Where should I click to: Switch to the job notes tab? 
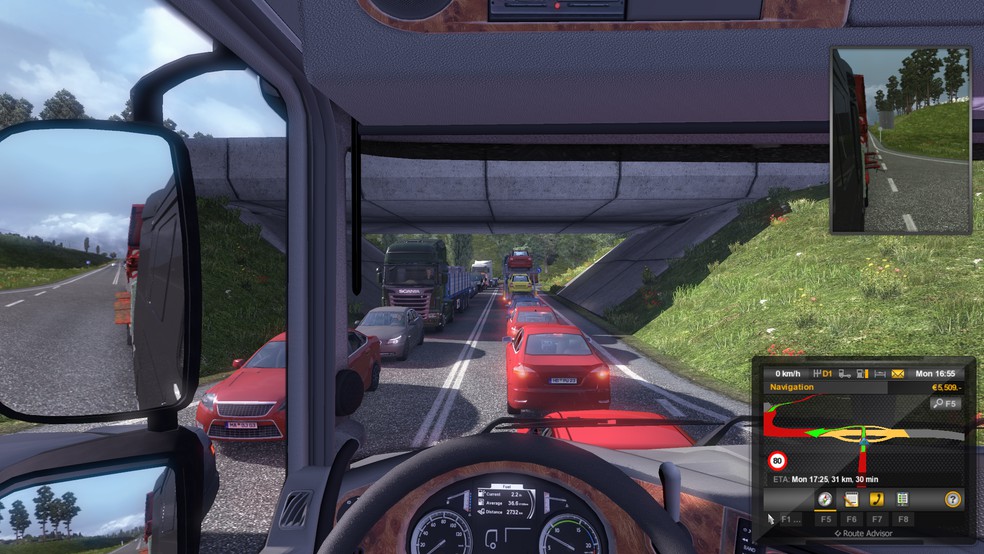851,498
